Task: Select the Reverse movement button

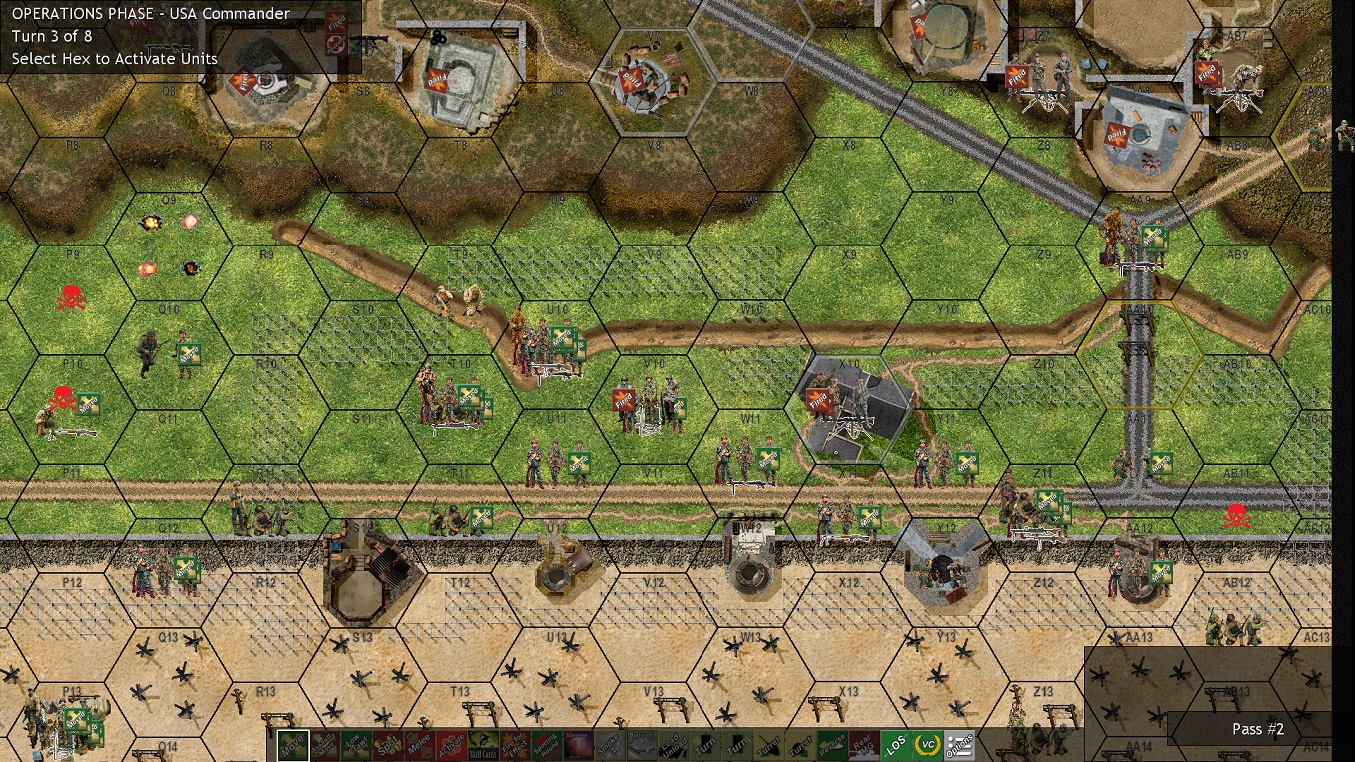Action: [x=831, y=746]
